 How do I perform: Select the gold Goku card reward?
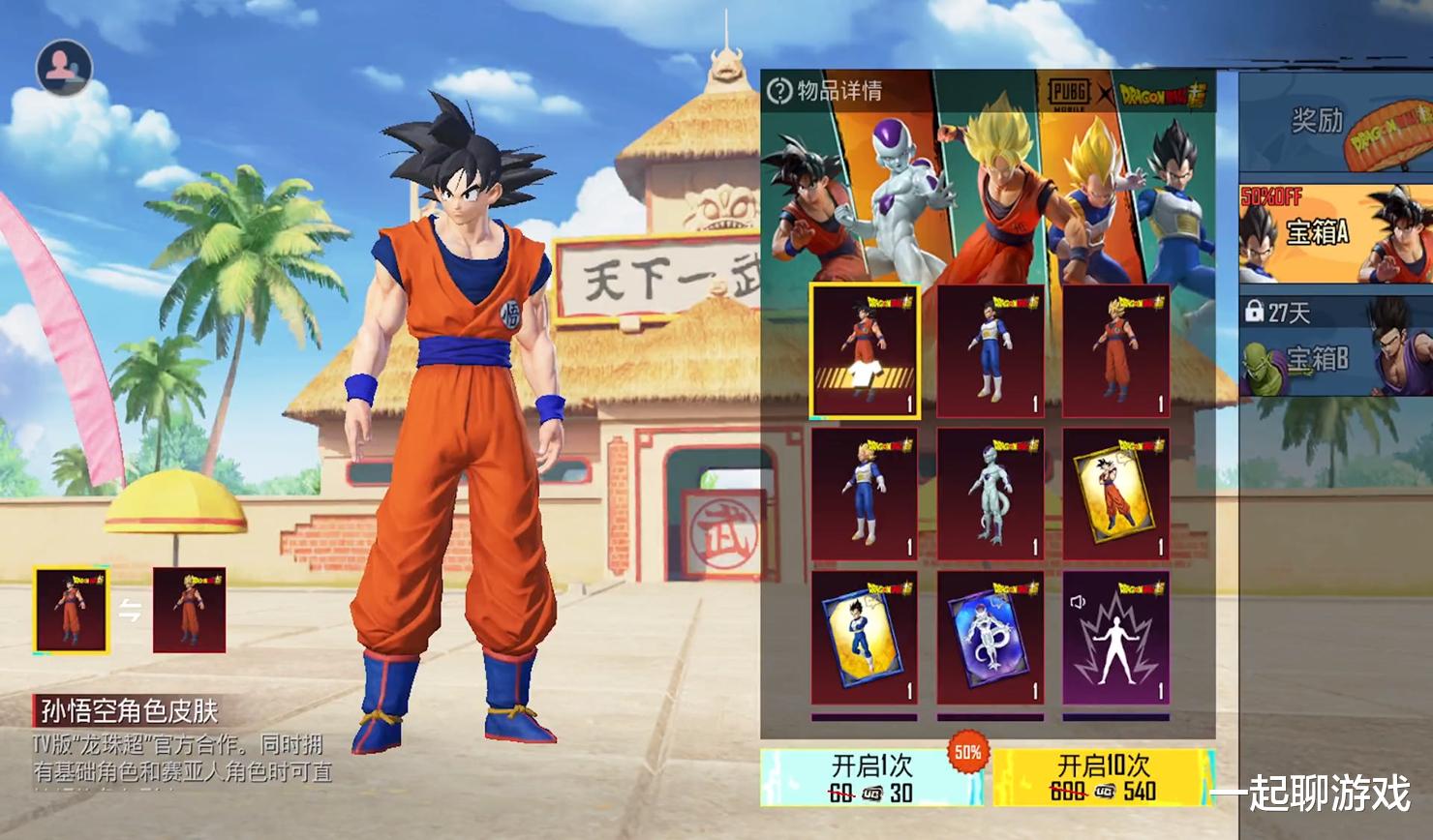click(x=1115, y=495)
